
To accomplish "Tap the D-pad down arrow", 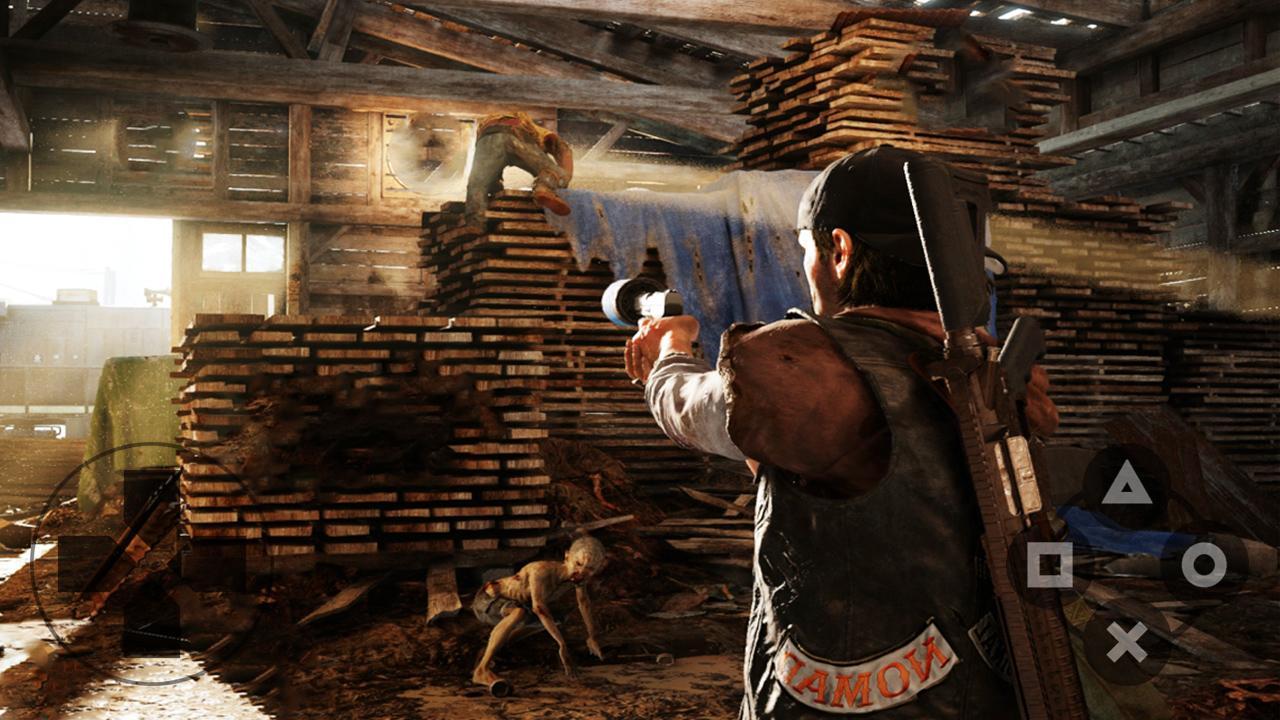I will click(x=151, y=627).
